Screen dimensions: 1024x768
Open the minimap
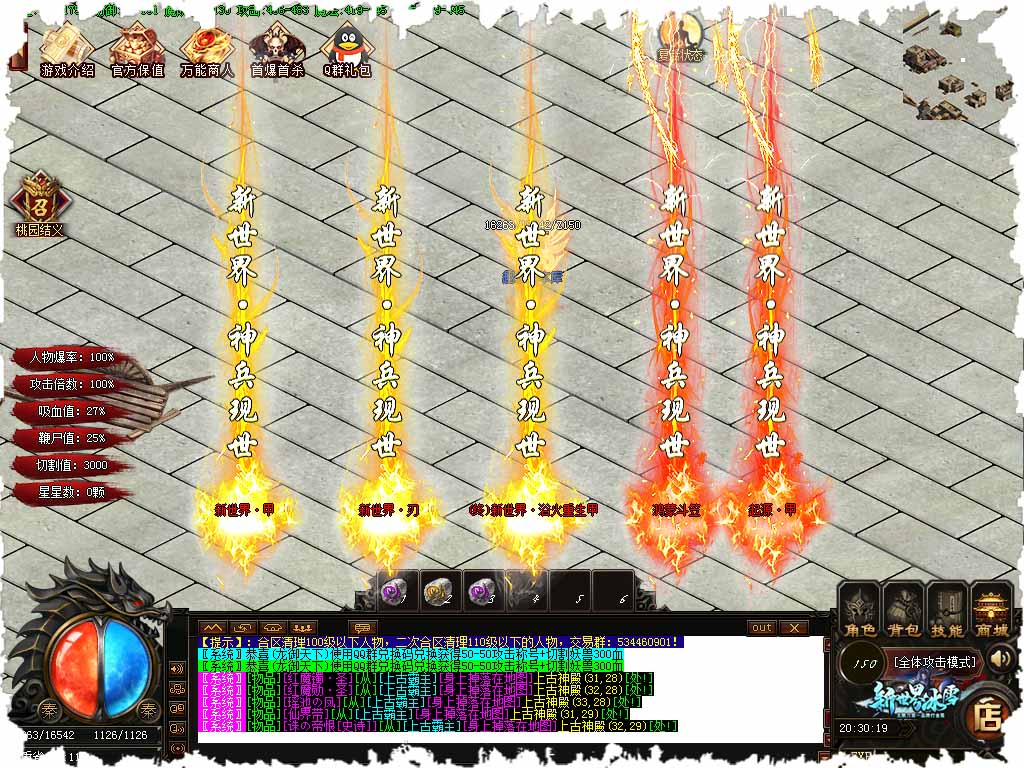click(958, 70)
